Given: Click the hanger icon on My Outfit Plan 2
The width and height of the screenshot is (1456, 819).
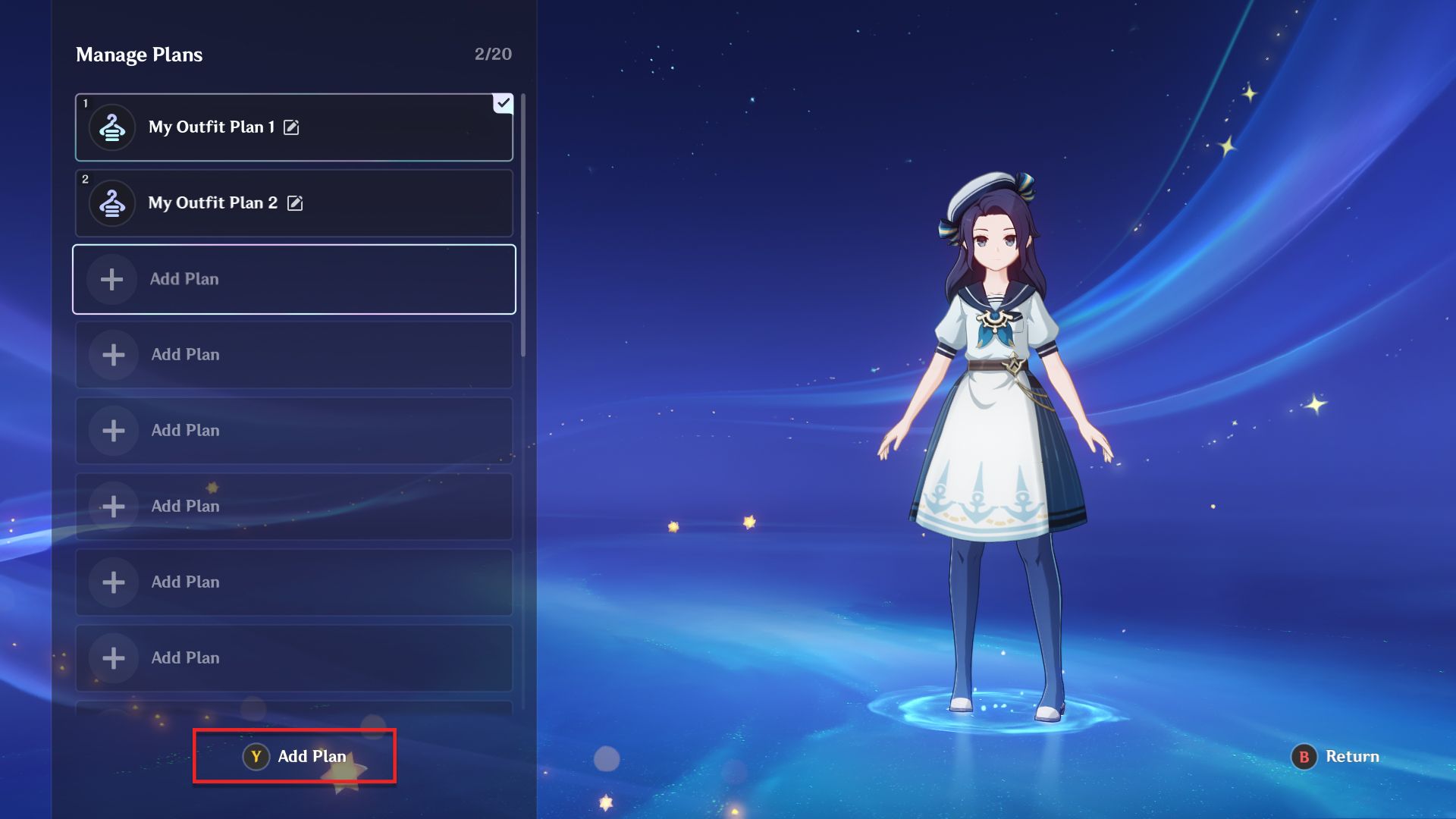Looking at the screenshot, I should click(111, 202).
